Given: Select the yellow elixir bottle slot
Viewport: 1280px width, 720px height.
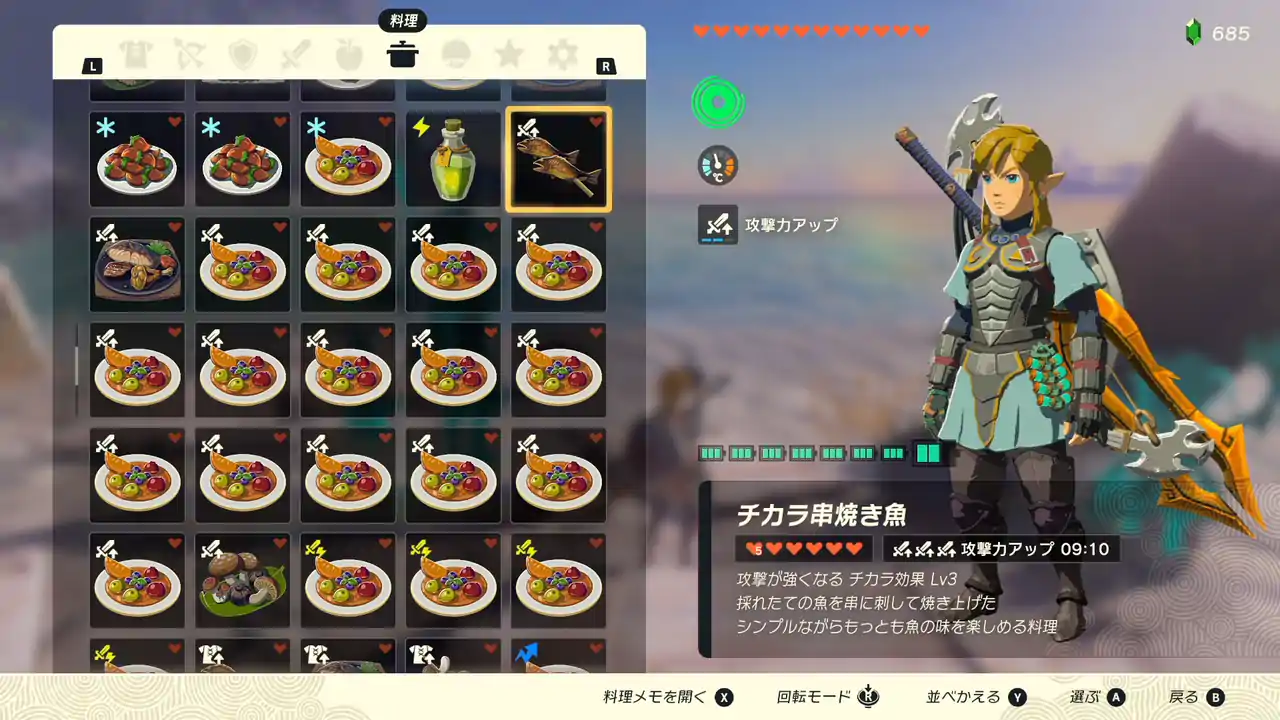Looking at the screenshot, I should pos(453,160).
